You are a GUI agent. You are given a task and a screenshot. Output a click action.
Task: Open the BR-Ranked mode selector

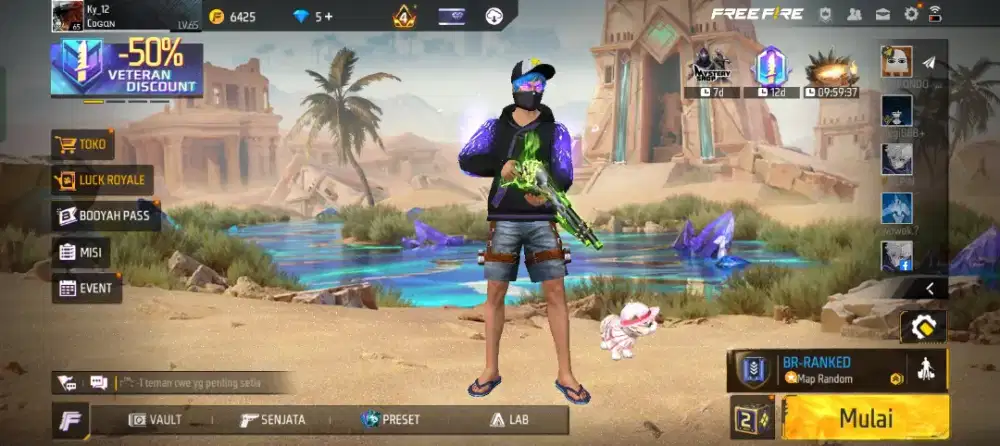(x=817, y=370)
